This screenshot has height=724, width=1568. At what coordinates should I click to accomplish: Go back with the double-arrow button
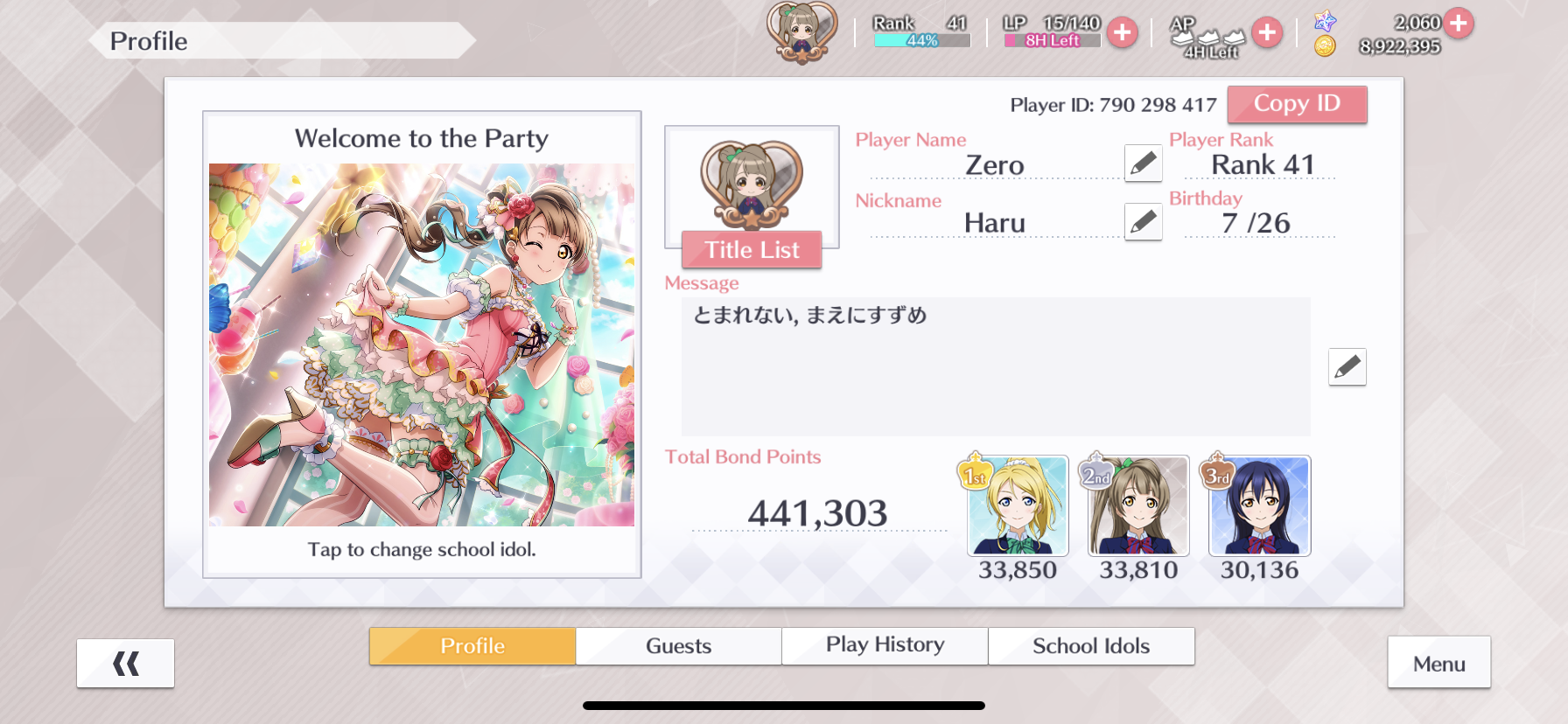(125, 664)
